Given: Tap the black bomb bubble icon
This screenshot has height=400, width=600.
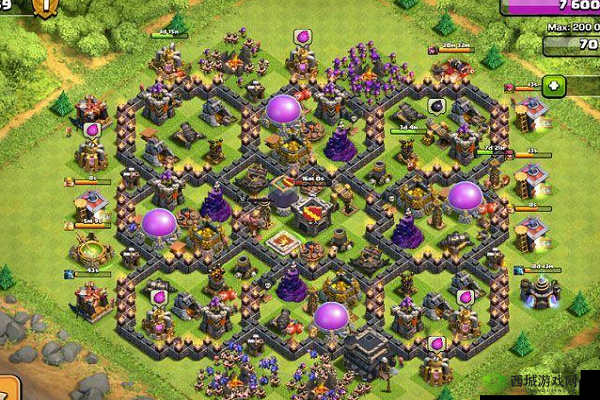Looking at the screenshot, I should click(x=436, y=105).
